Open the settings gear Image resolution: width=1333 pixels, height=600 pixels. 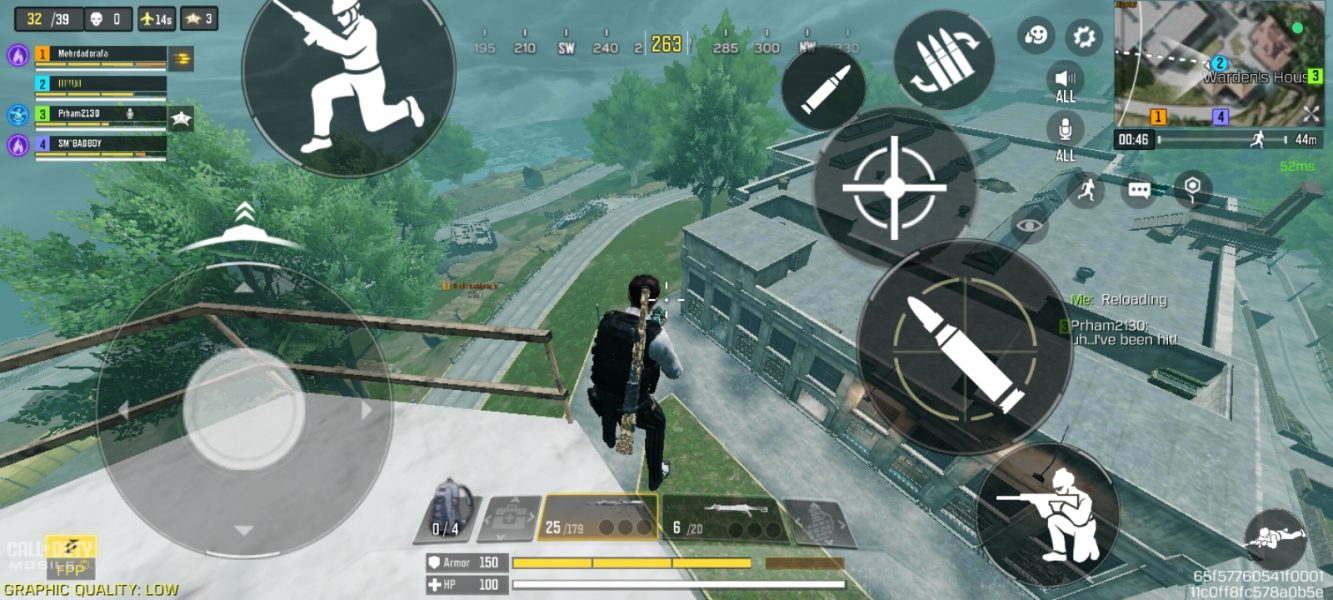(x=1084, y=38)
